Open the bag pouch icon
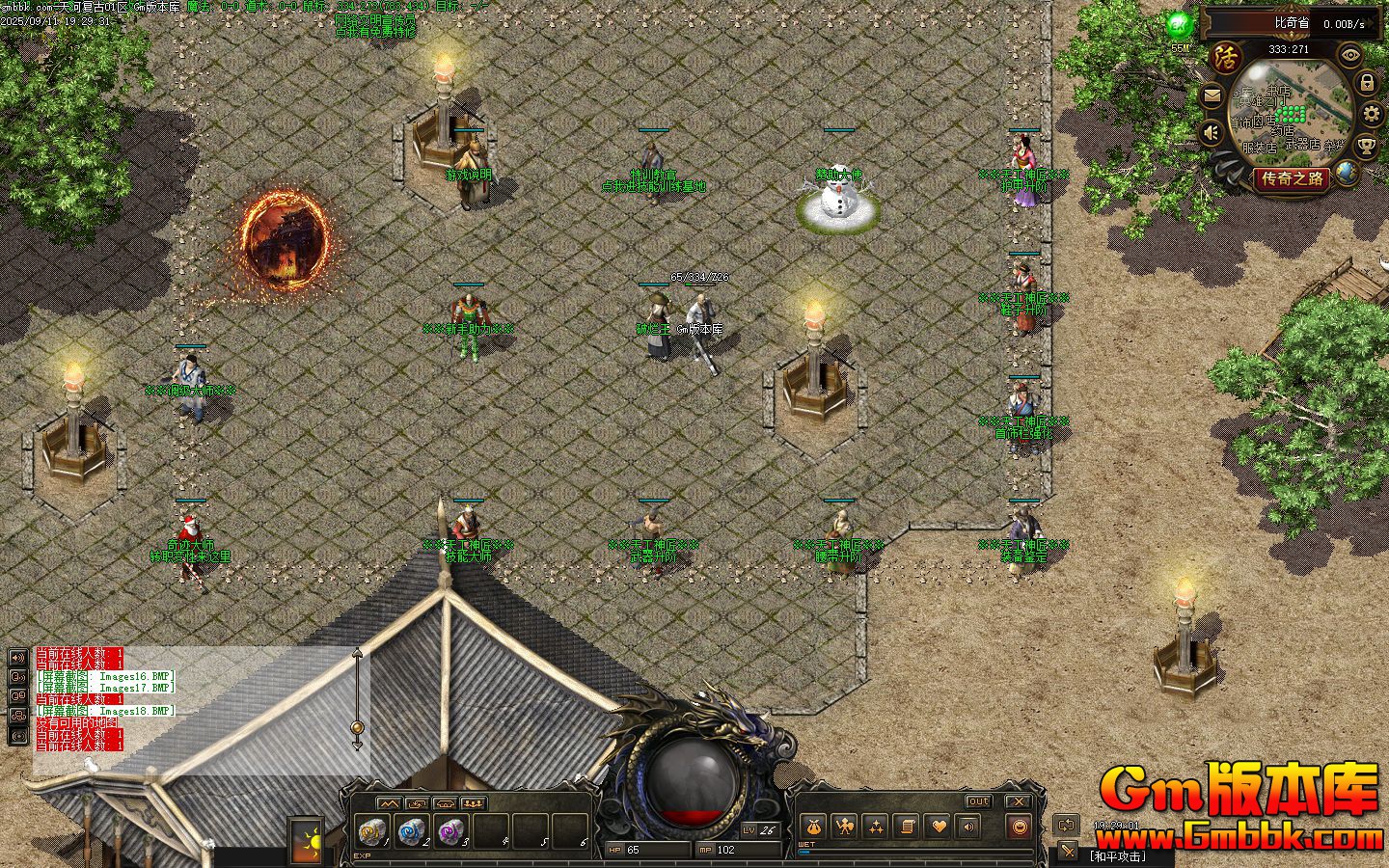Viewport: 1389px width, 868px height. (x=813, y=827)
